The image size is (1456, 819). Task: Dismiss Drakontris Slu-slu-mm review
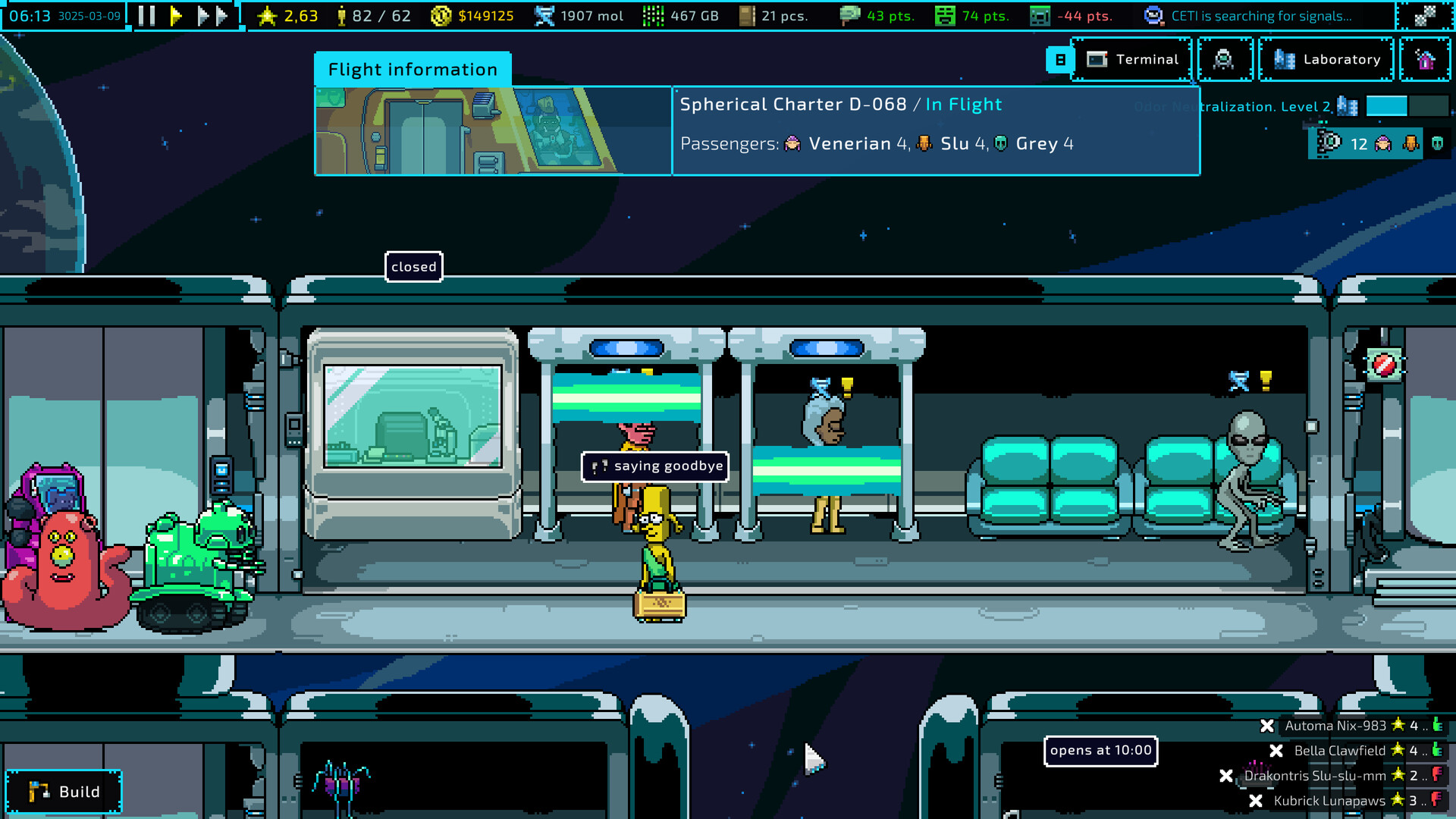1226,776
